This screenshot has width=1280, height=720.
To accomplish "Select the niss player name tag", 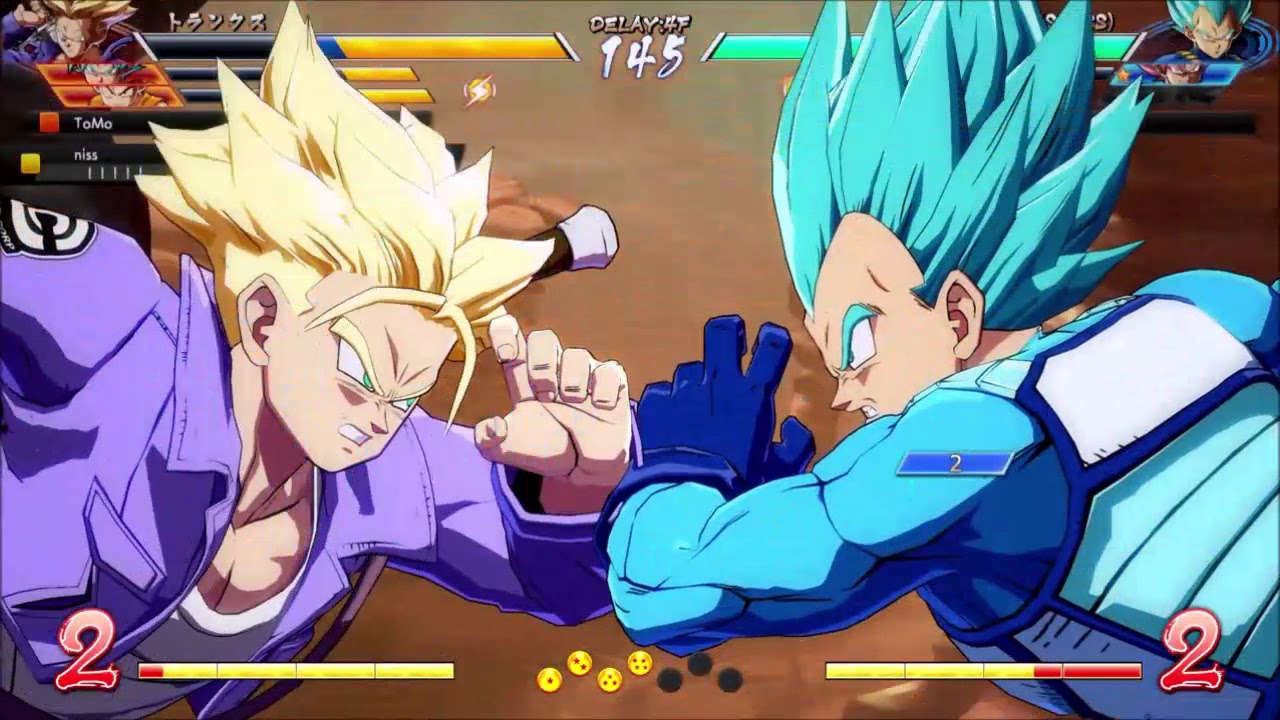I will point(84,155).
